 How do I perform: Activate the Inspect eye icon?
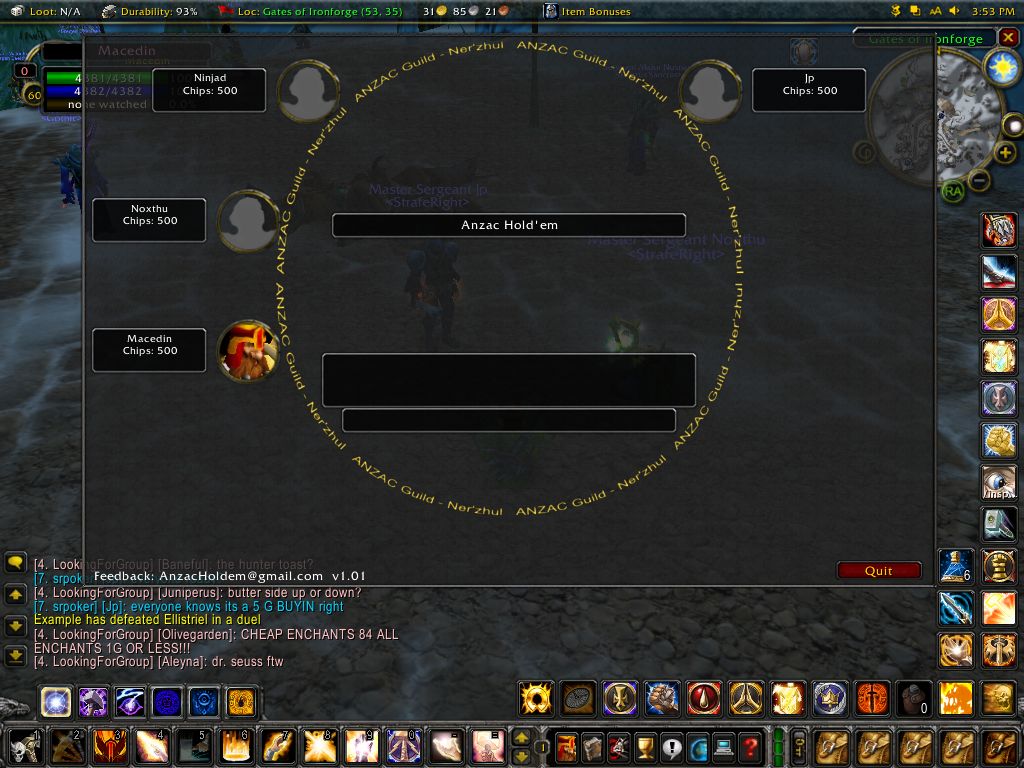pos(999,482)
